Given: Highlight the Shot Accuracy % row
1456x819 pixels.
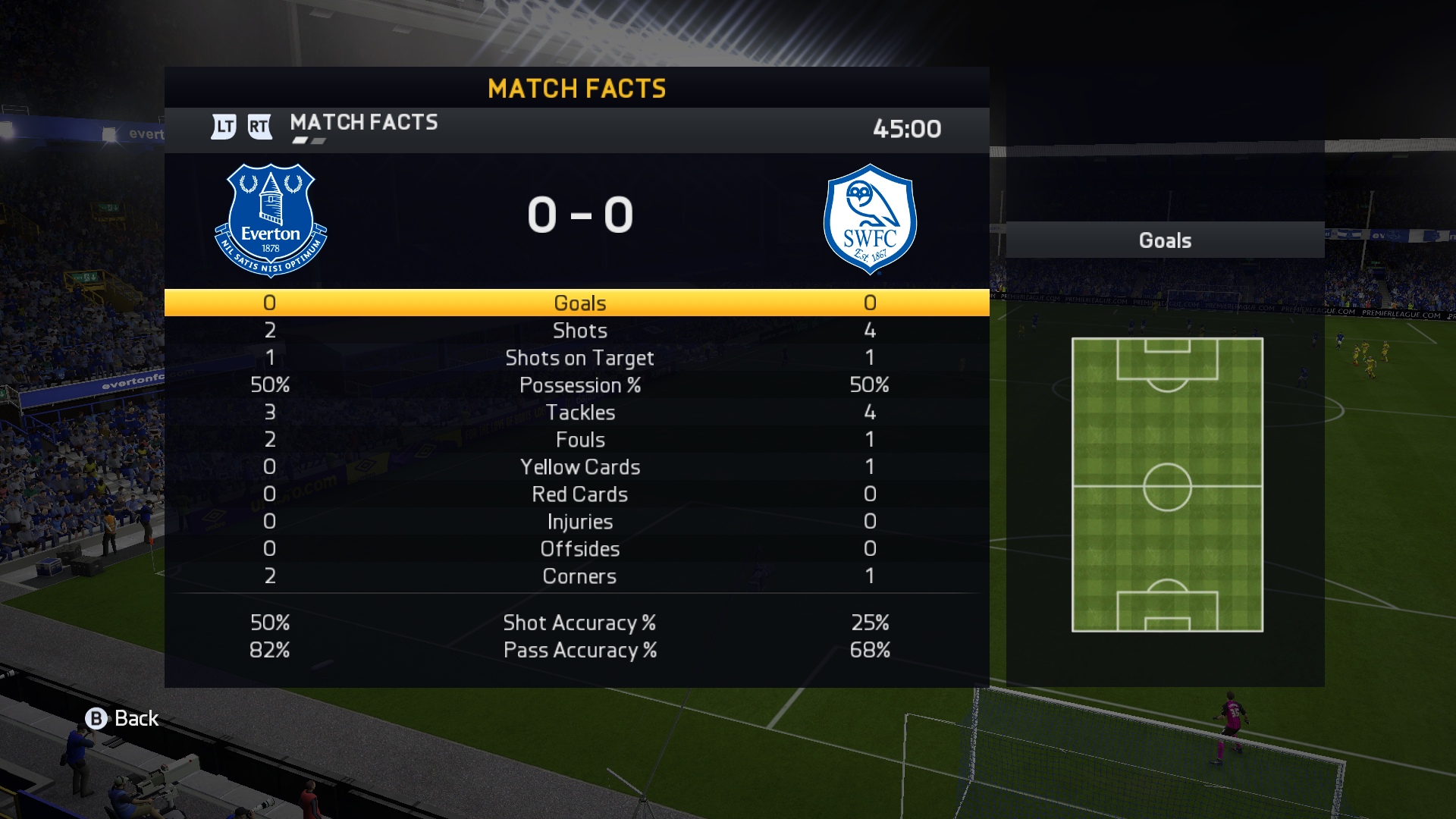Looking at the screenshot, I should (579, 623).
